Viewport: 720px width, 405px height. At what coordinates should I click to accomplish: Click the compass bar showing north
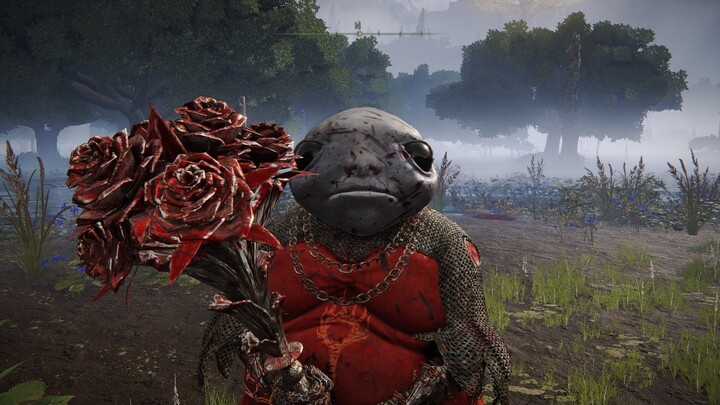pos(357,33)
